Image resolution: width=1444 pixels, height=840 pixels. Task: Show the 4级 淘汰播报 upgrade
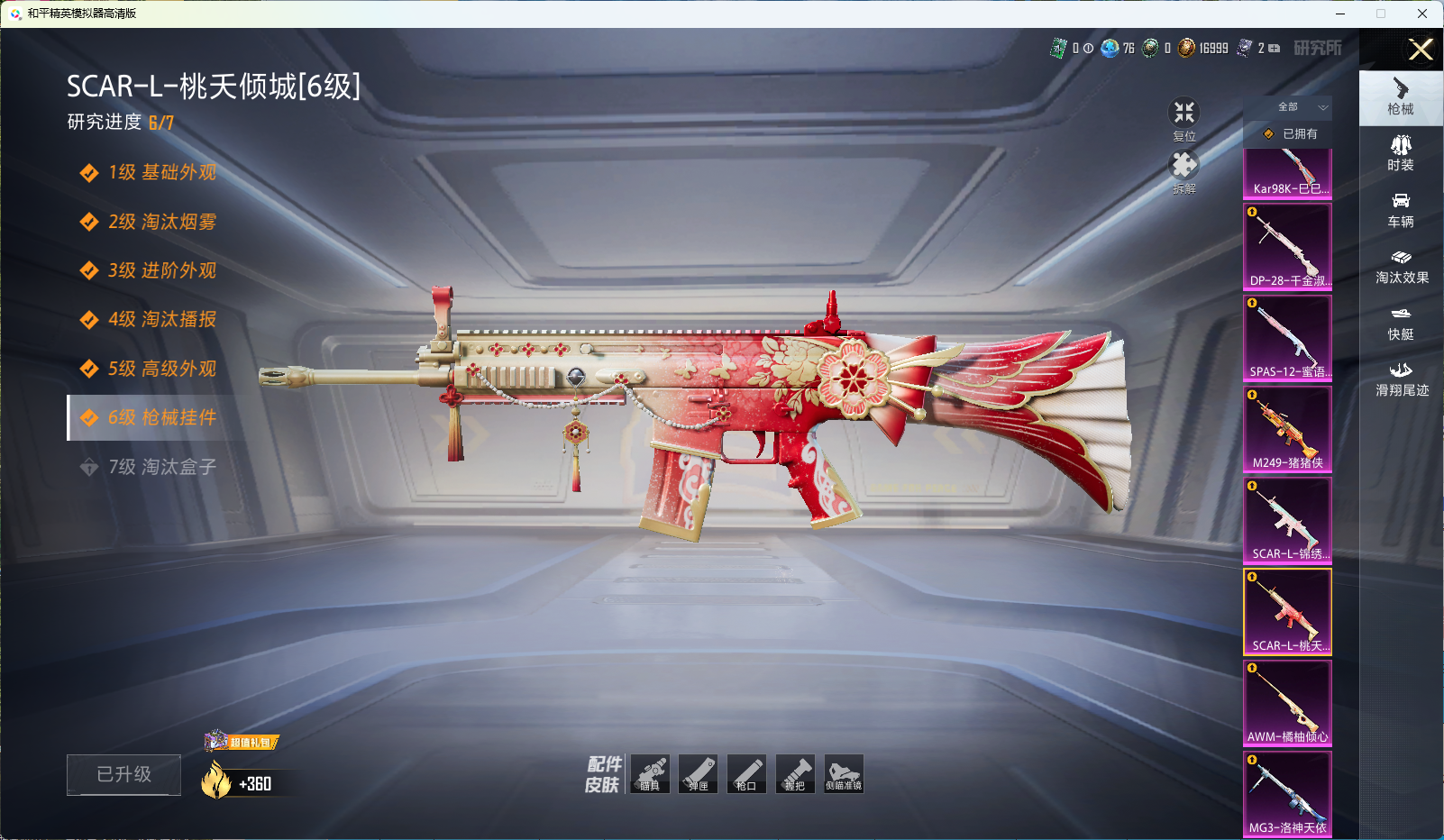162,319
